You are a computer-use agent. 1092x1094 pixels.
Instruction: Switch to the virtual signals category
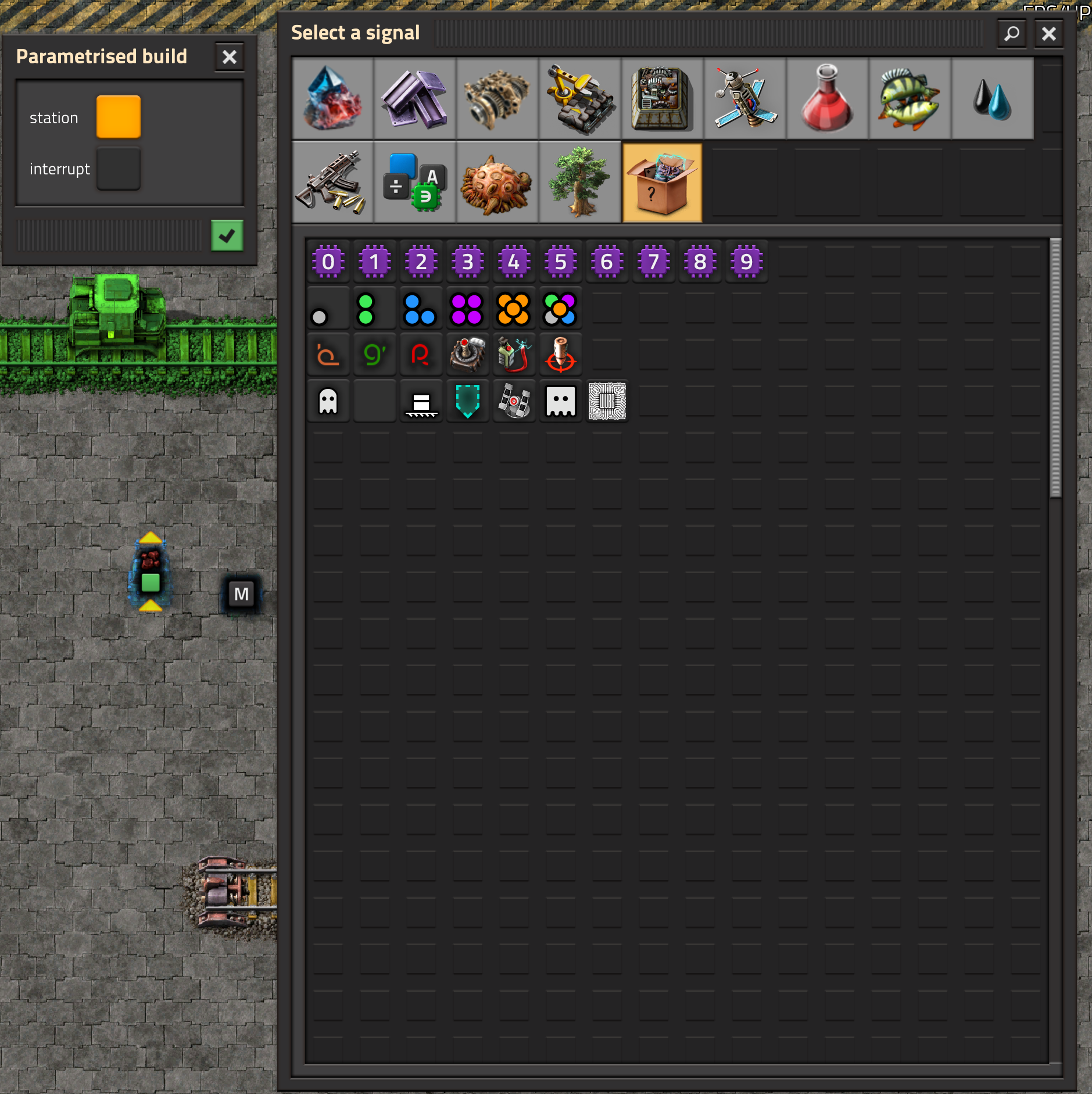pyautogui.click(x=413, y=182)
